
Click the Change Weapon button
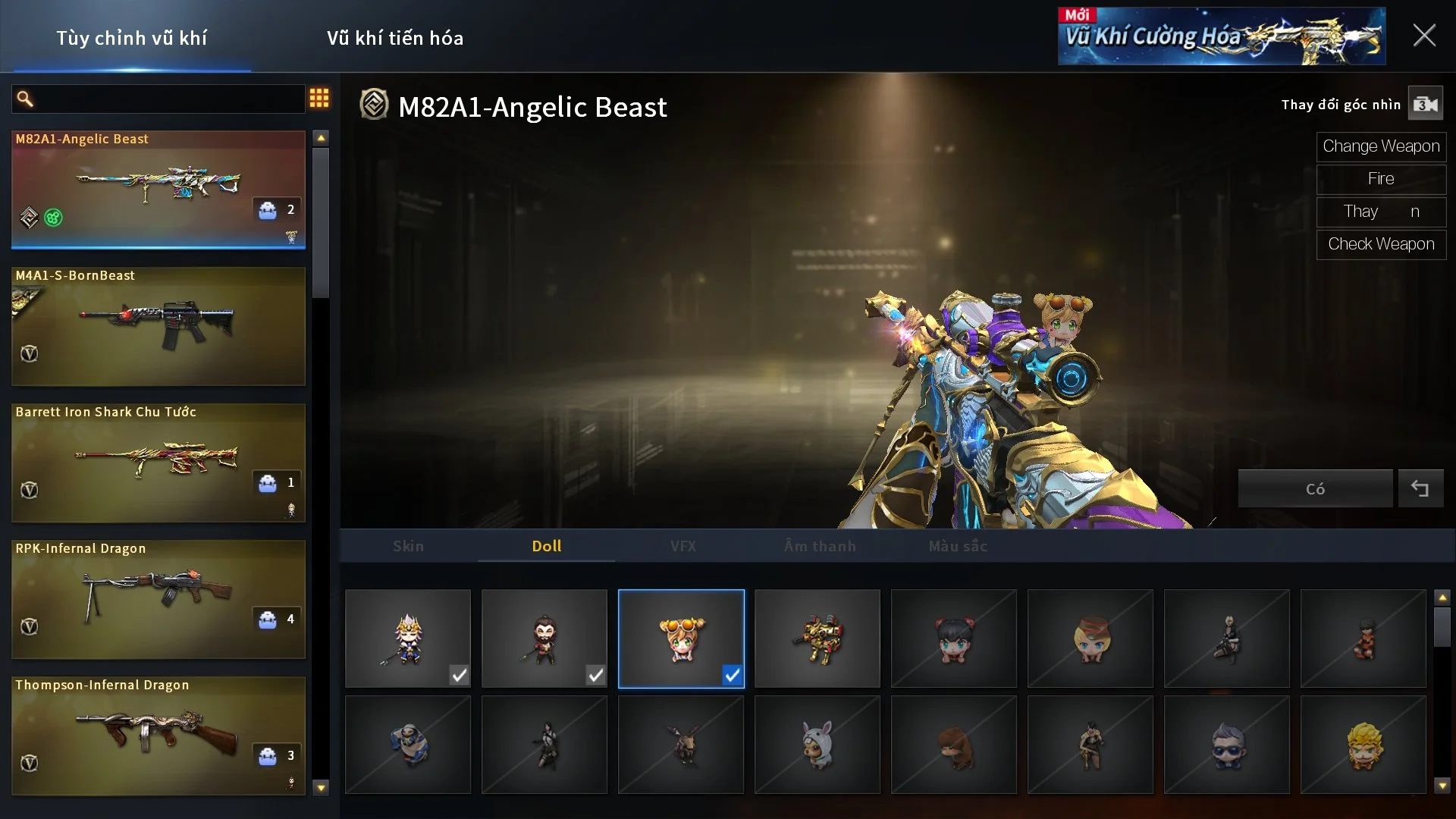(1381, 146)
